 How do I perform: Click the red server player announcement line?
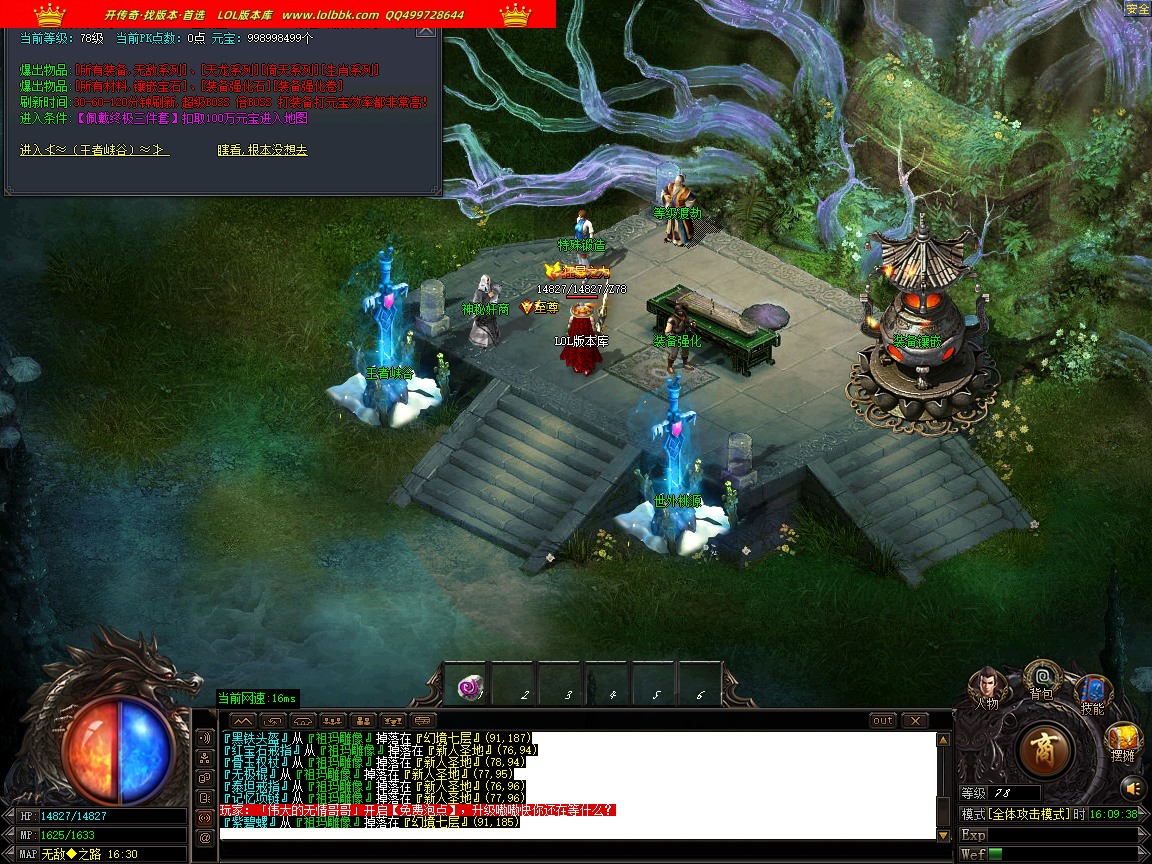coord(418,810)
